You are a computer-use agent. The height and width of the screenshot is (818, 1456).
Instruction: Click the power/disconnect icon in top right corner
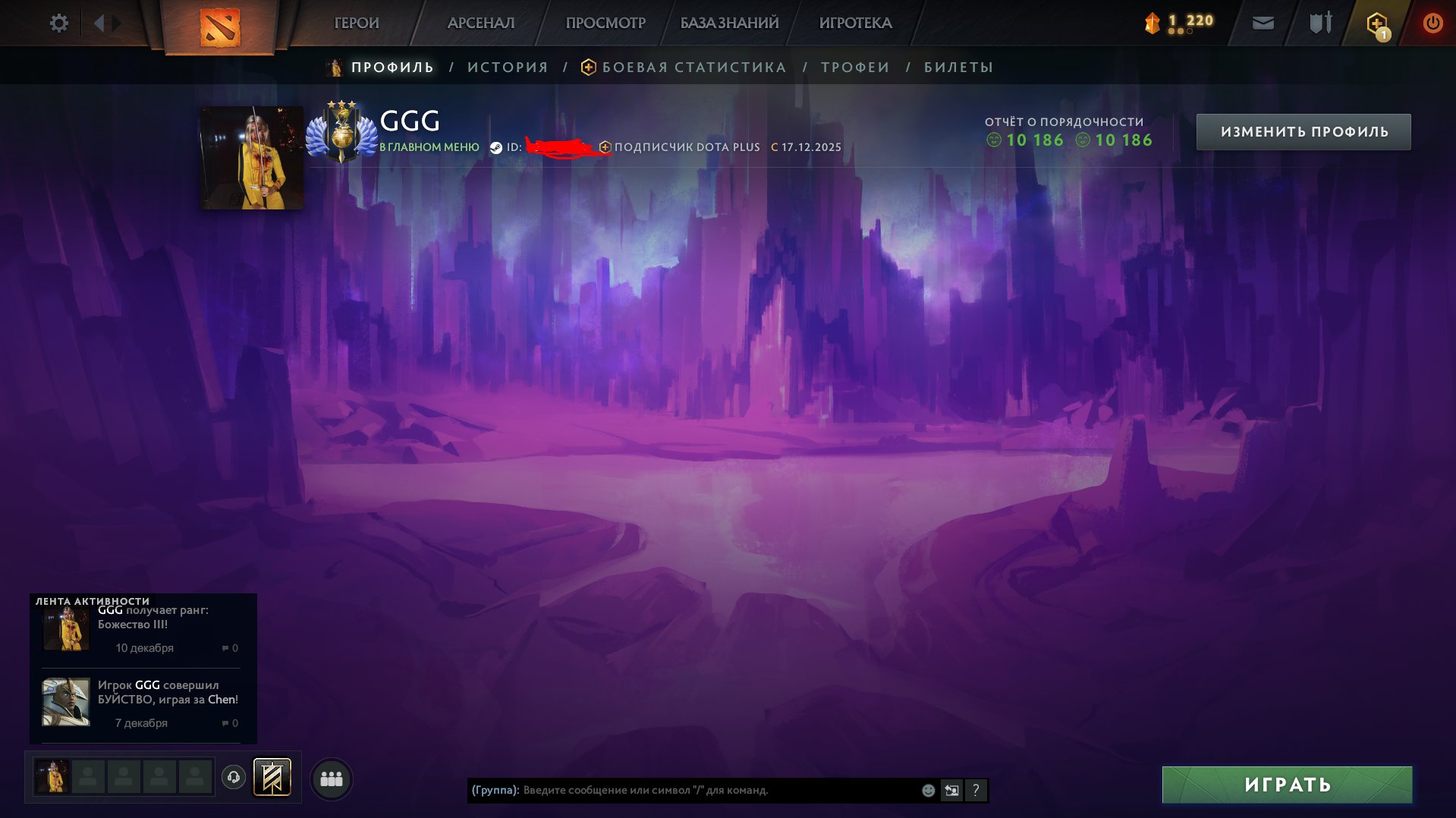click(1431, 23)
